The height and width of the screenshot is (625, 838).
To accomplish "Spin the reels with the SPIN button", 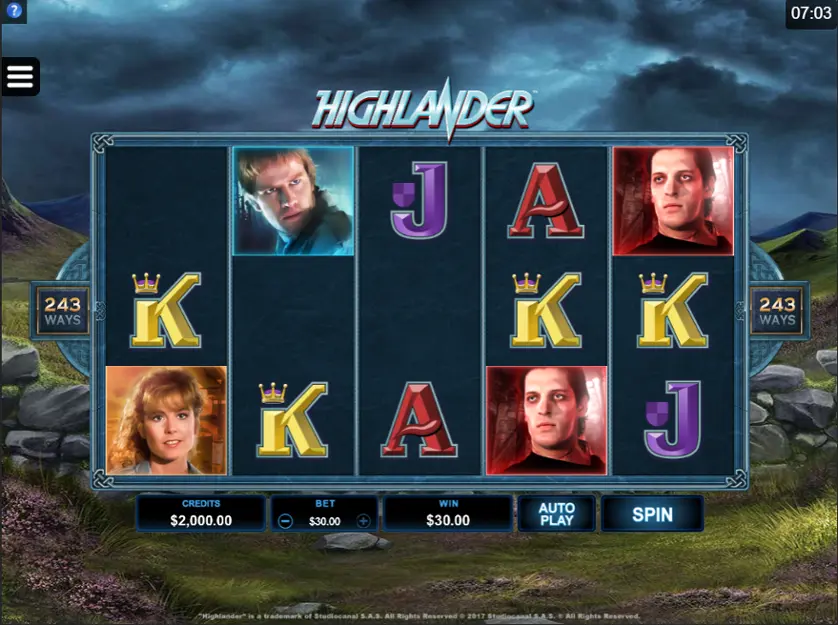I will pyautogui.click(x=652, y=515).
